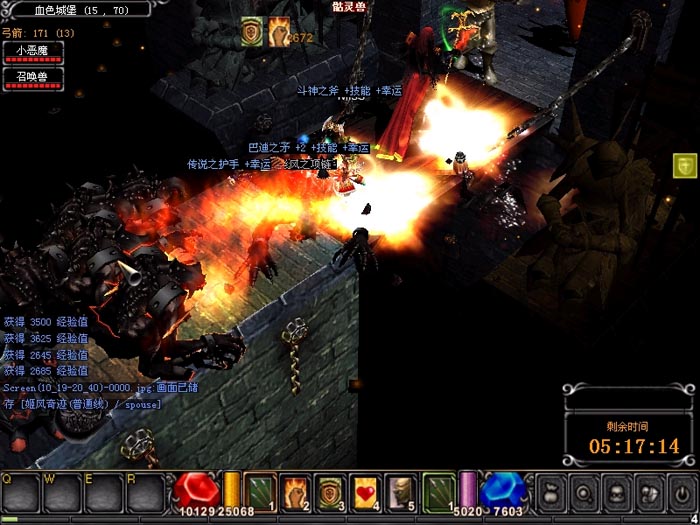Select the 召唤兽 summon panel

pyautogui.click(x=33, y=78)
